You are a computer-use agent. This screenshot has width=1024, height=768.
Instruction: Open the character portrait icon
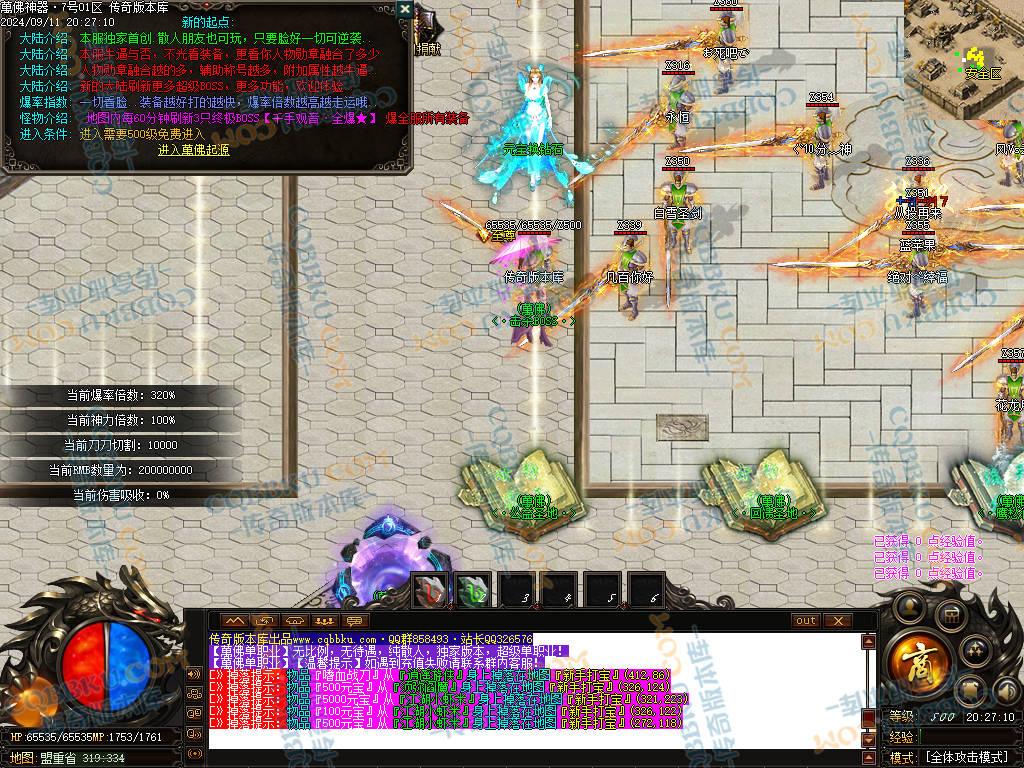pyautogui.click(x=910, y=607)
